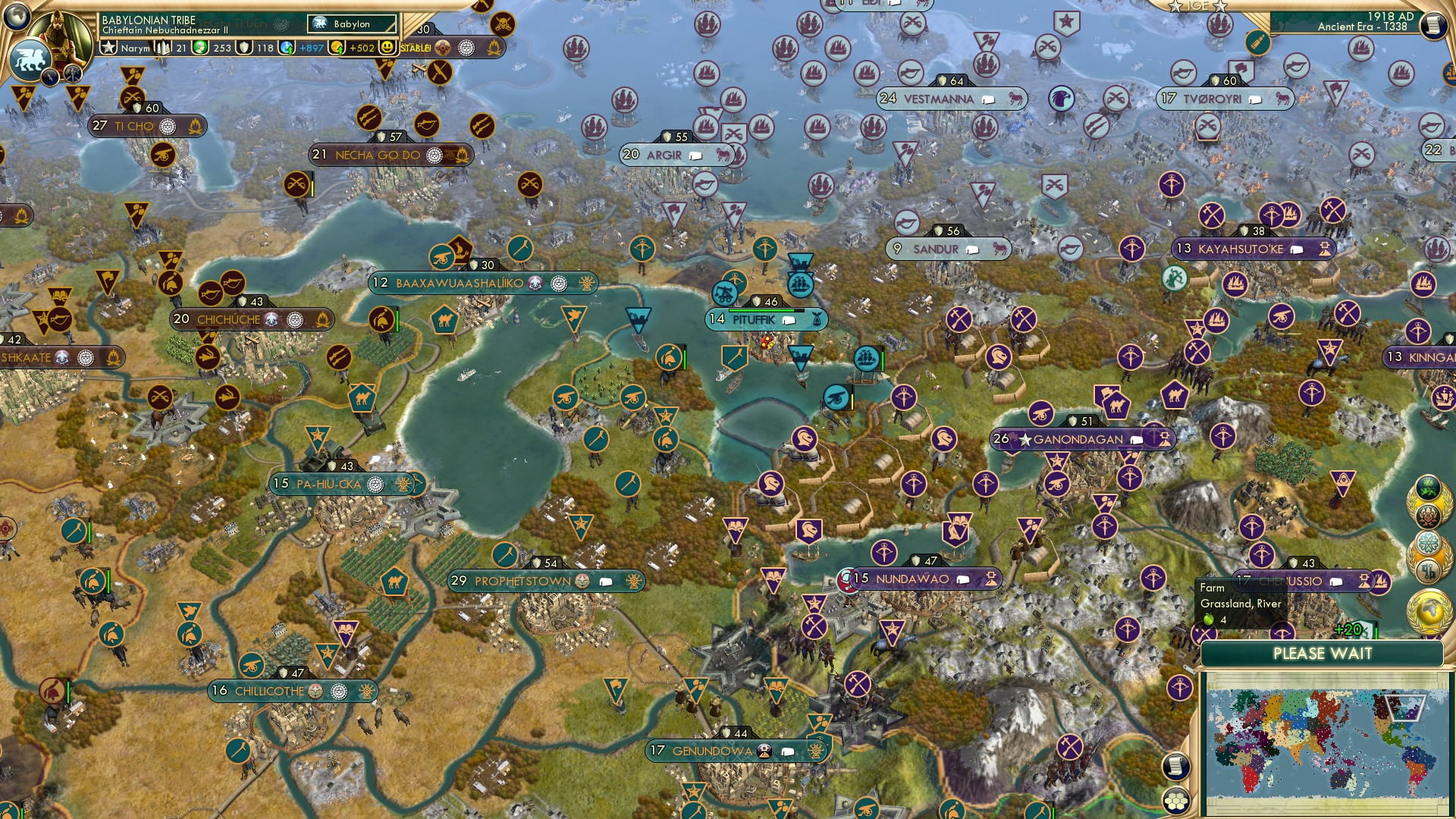This screenshot has height=819, width=1456.
Task: Click Pituffik's green production progress bar
Action: pos(761,310)
